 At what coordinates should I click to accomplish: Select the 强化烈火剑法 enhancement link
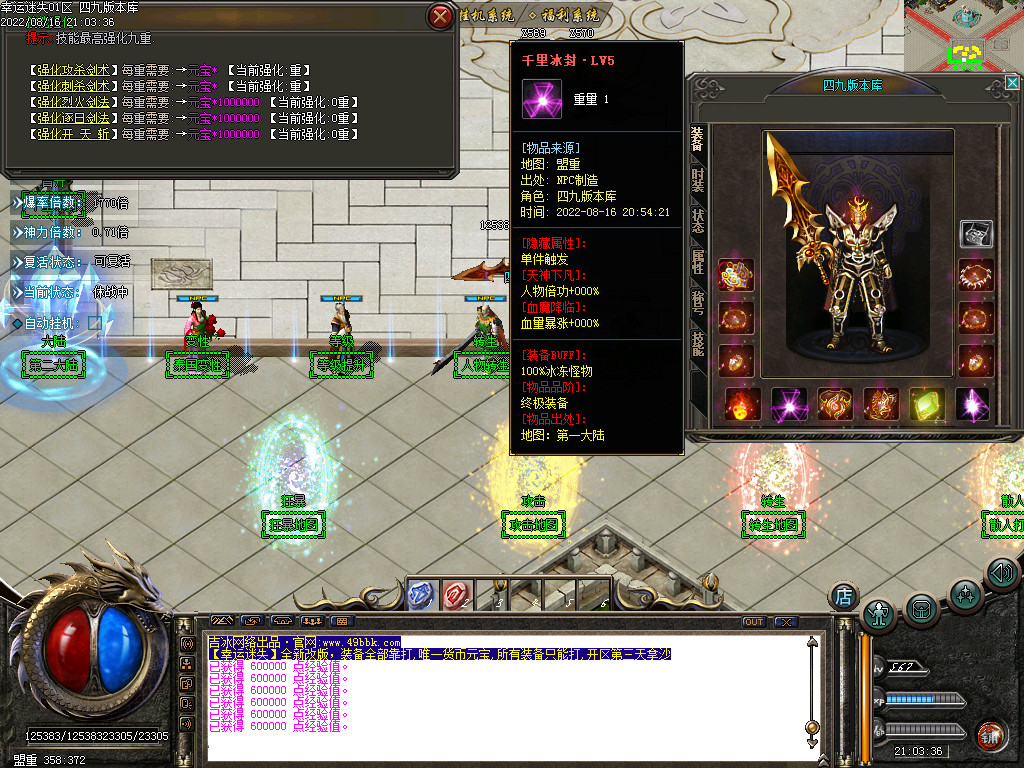coord(76,102)
